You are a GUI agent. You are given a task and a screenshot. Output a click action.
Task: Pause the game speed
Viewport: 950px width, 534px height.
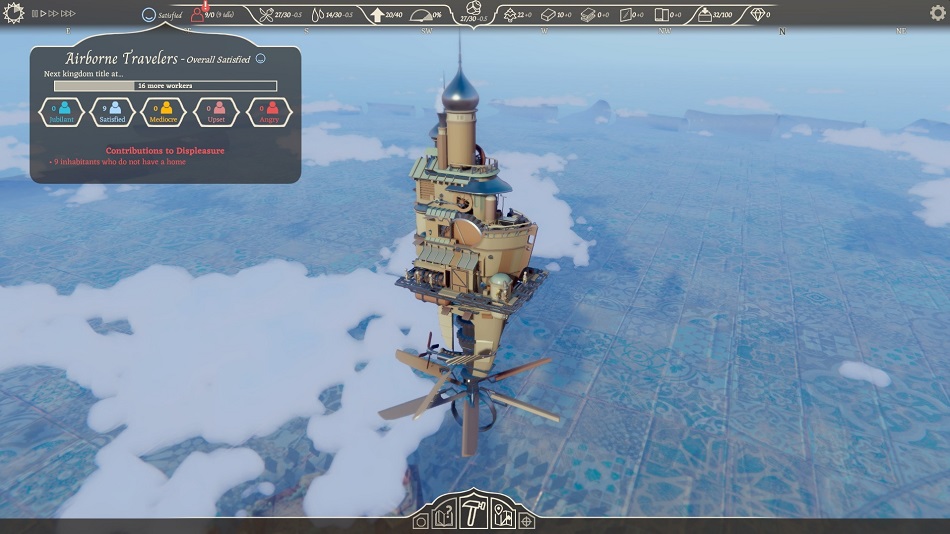coord(35,14)
